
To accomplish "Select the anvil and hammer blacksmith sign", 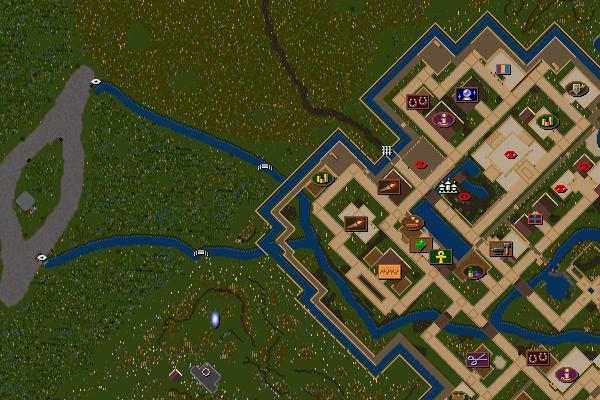I will [501, 248].
